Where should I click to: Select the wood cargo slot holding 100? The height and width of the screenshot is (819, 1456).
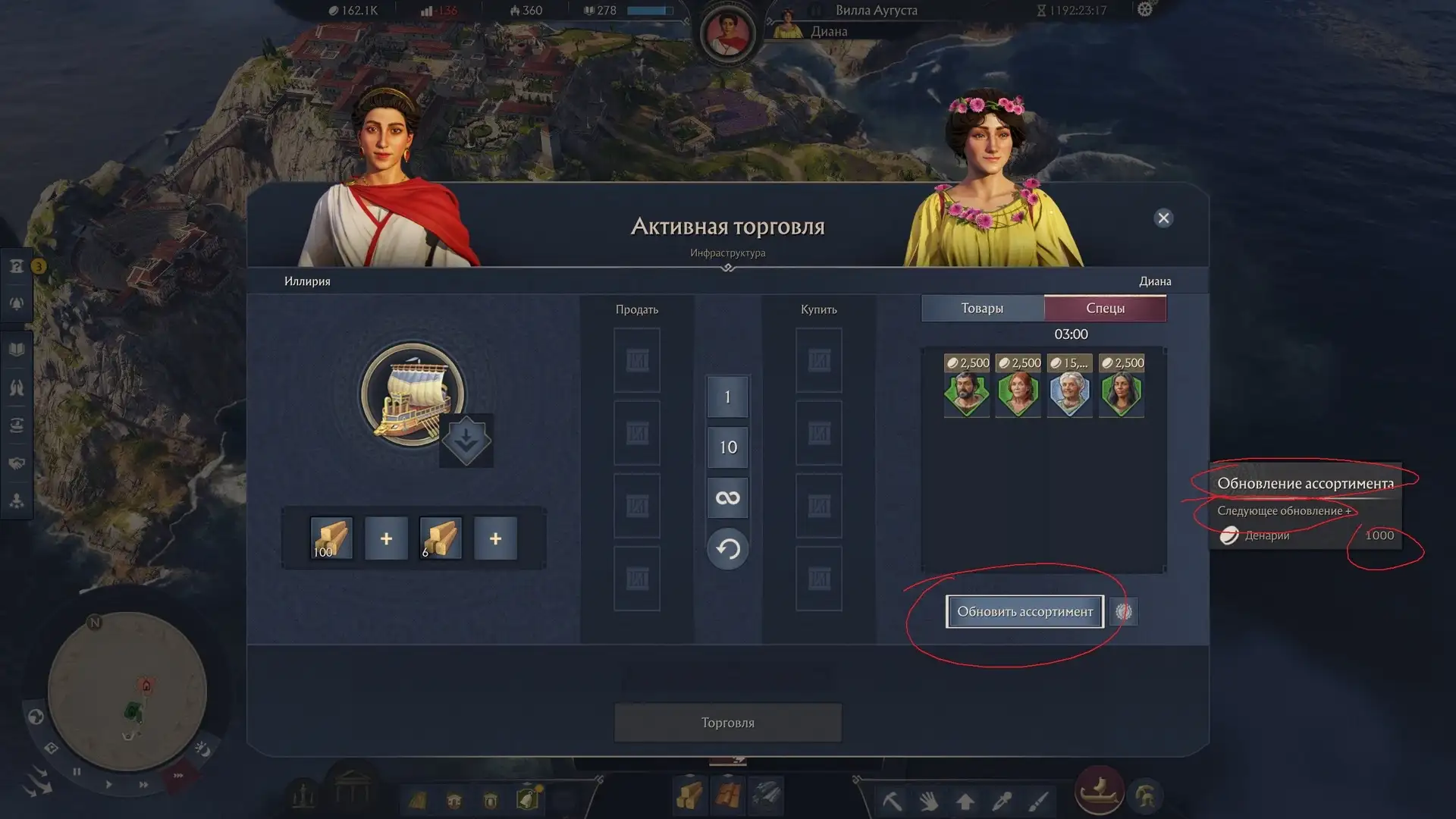(331, 538)
